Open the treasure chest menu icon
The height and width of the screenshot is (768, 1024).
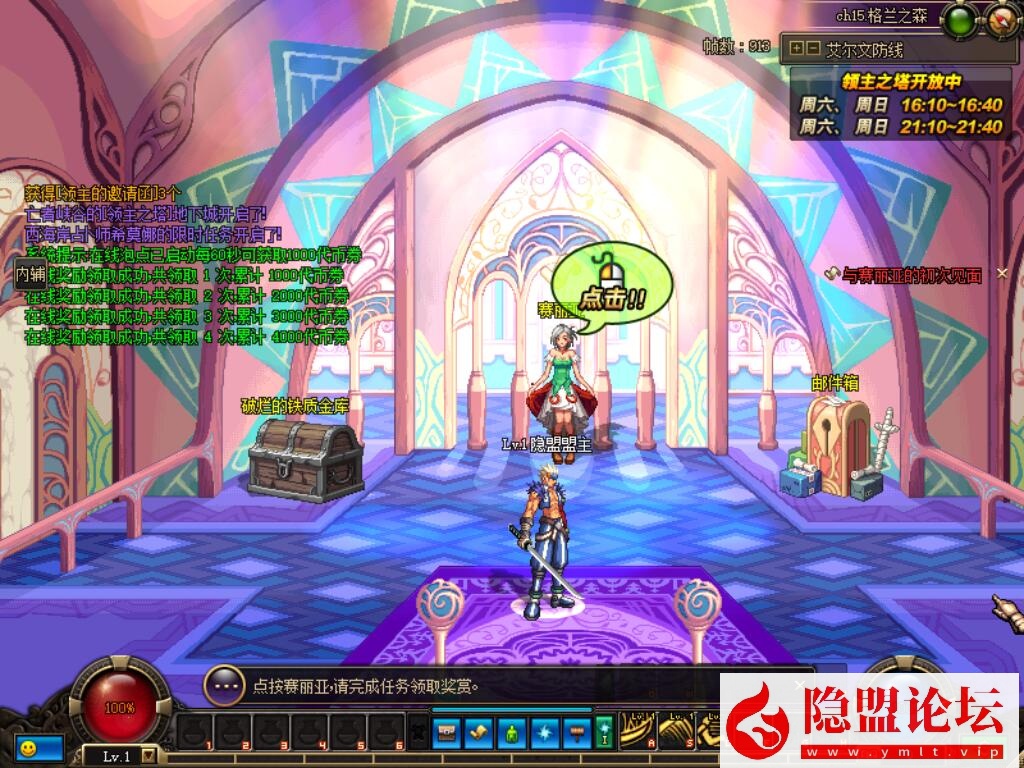448,732
